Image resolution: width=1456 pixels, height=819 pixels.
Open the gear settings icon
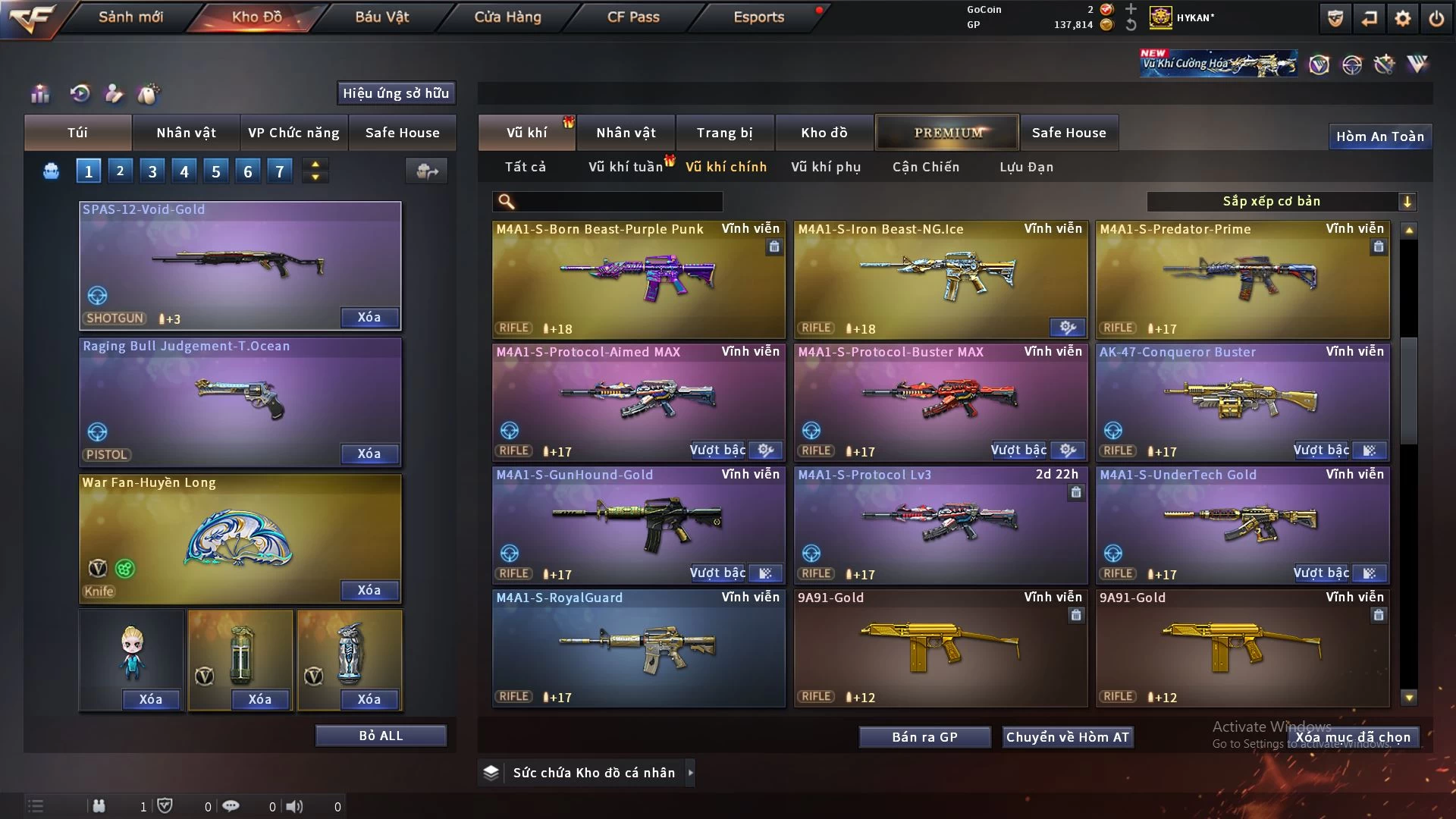(x=1402, y=18)
